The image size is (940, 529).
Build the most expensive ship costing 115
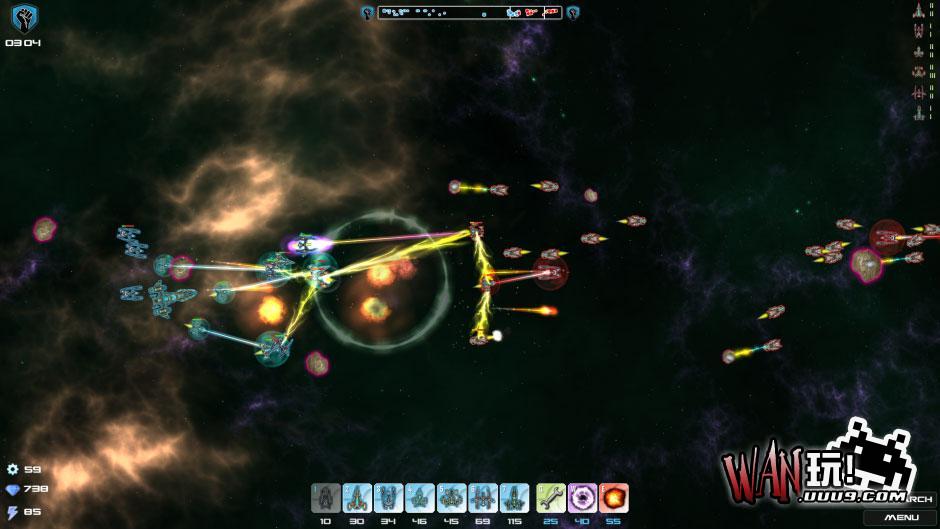click(x=514, y=497)
